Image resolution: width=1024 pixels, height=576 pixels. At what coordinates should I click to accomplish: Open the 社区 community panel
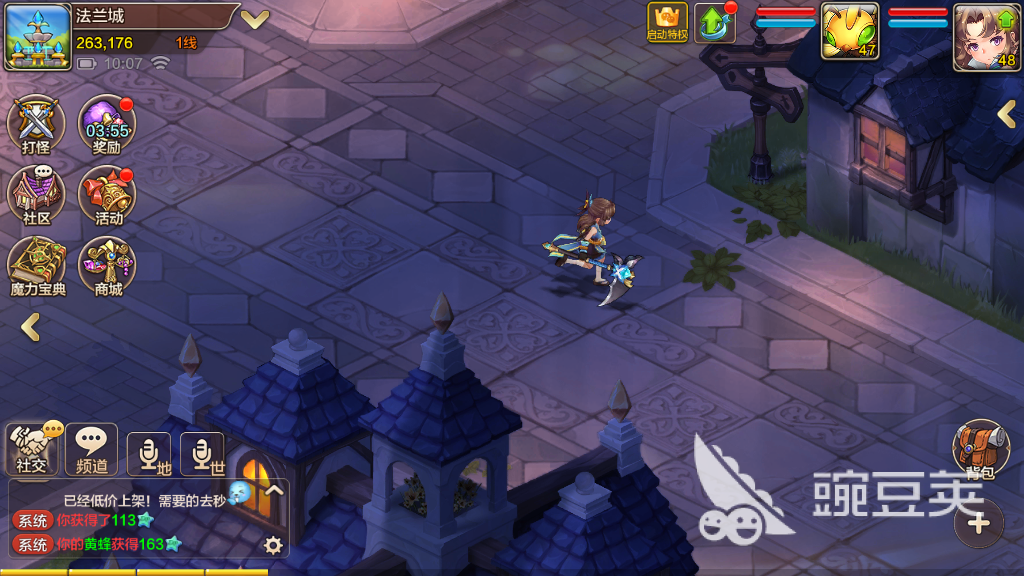[x=36, y=195]
